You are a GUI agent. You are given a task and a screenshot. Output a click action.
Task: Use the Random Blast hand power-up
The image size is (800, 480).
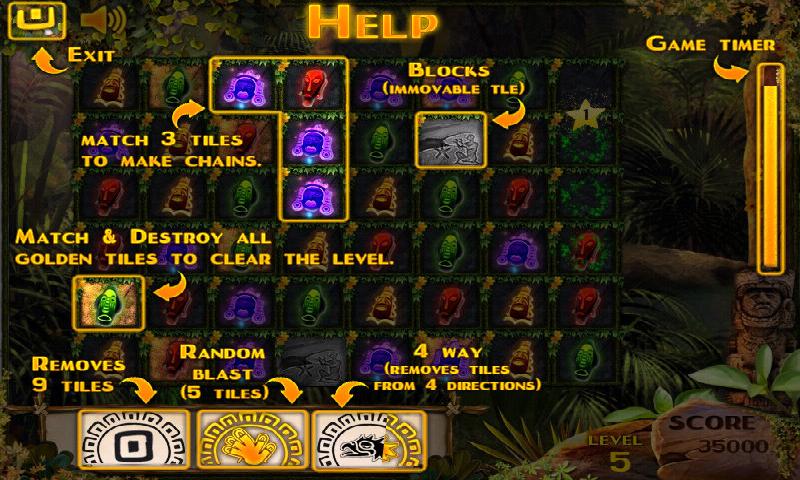click(251, 438)
